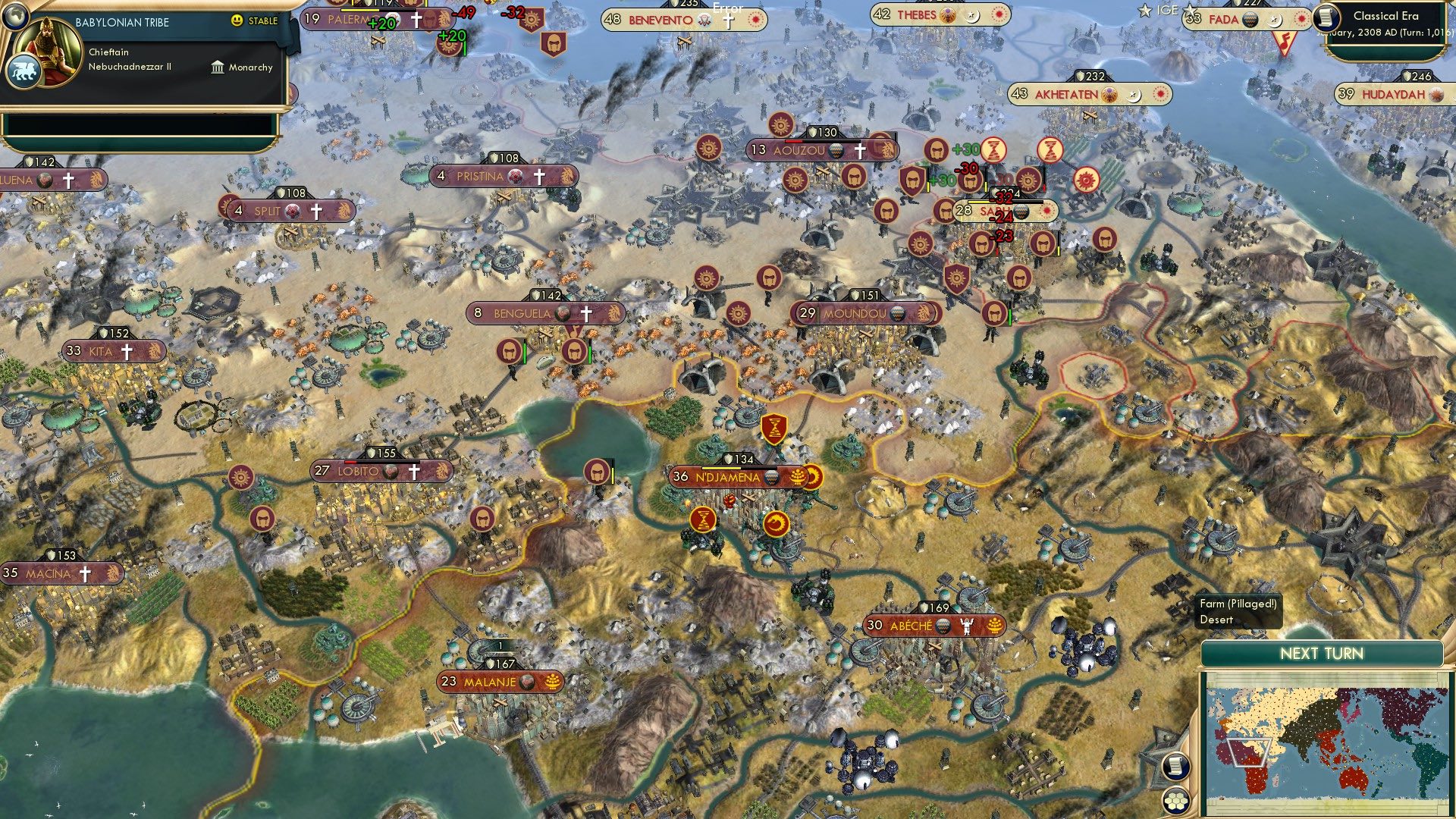
Task: Click the Monarchy government building icon
Action: coord(218,68)
